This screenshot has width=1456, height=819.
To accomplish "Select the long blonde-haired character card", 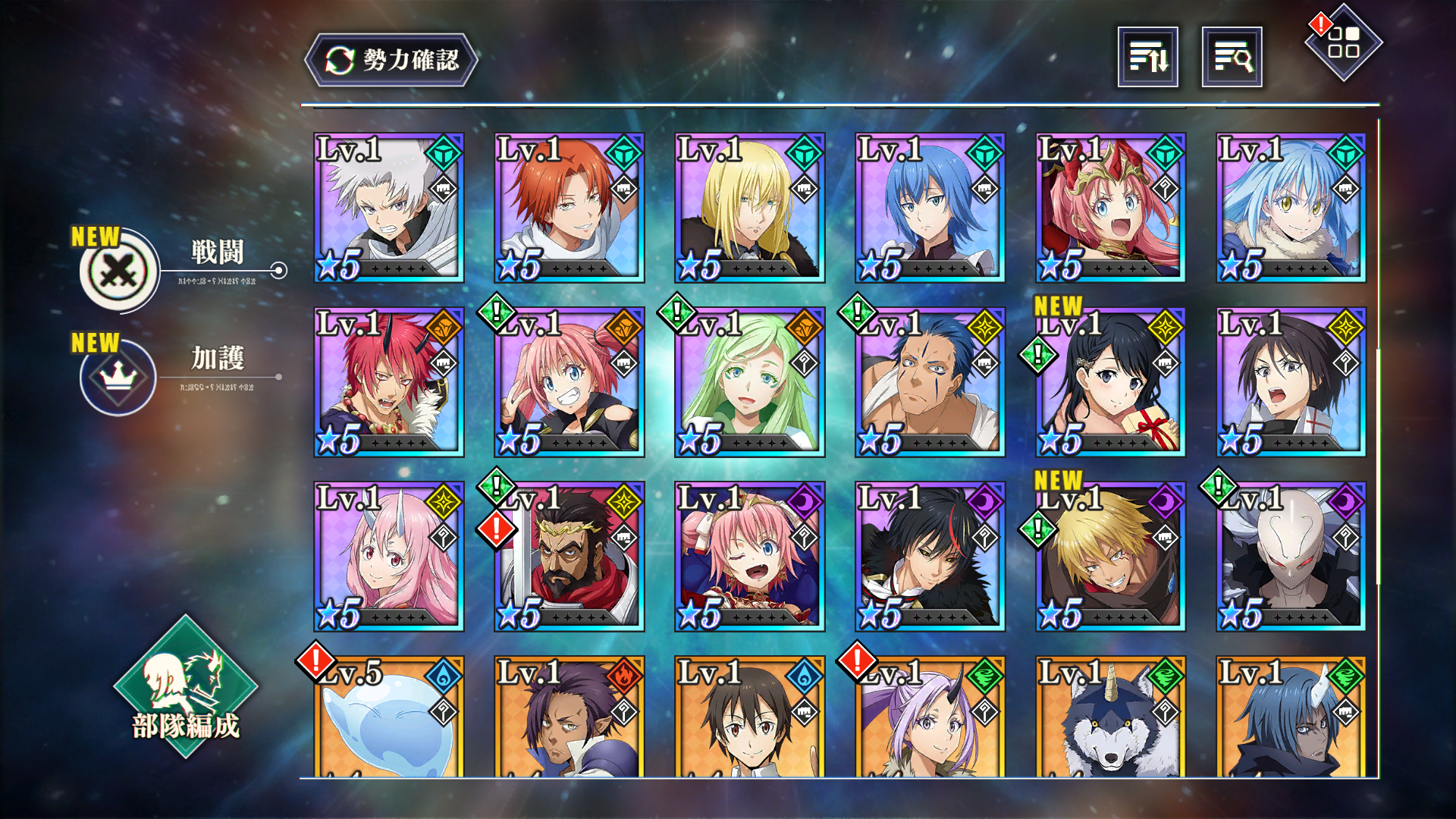I will tap(749, 208).
